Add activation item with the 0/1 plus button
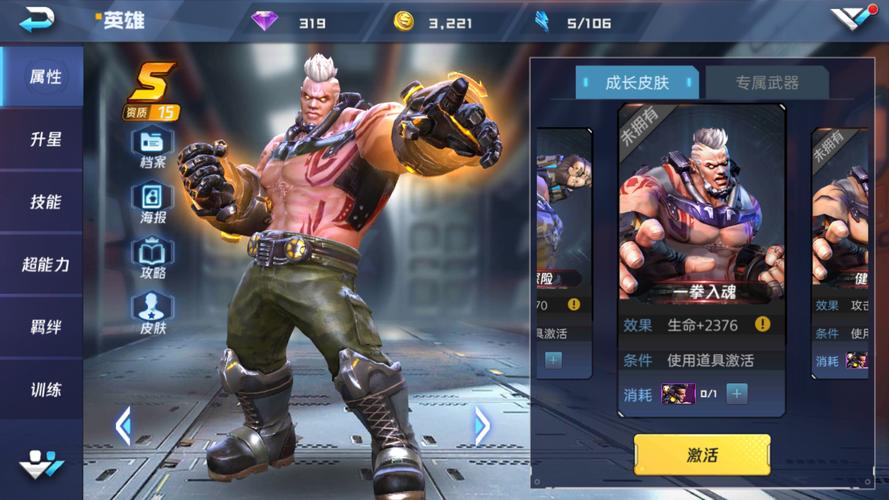The height and width of the screenshot is (500, 889). pyautogui.click(x=737, y=393)
